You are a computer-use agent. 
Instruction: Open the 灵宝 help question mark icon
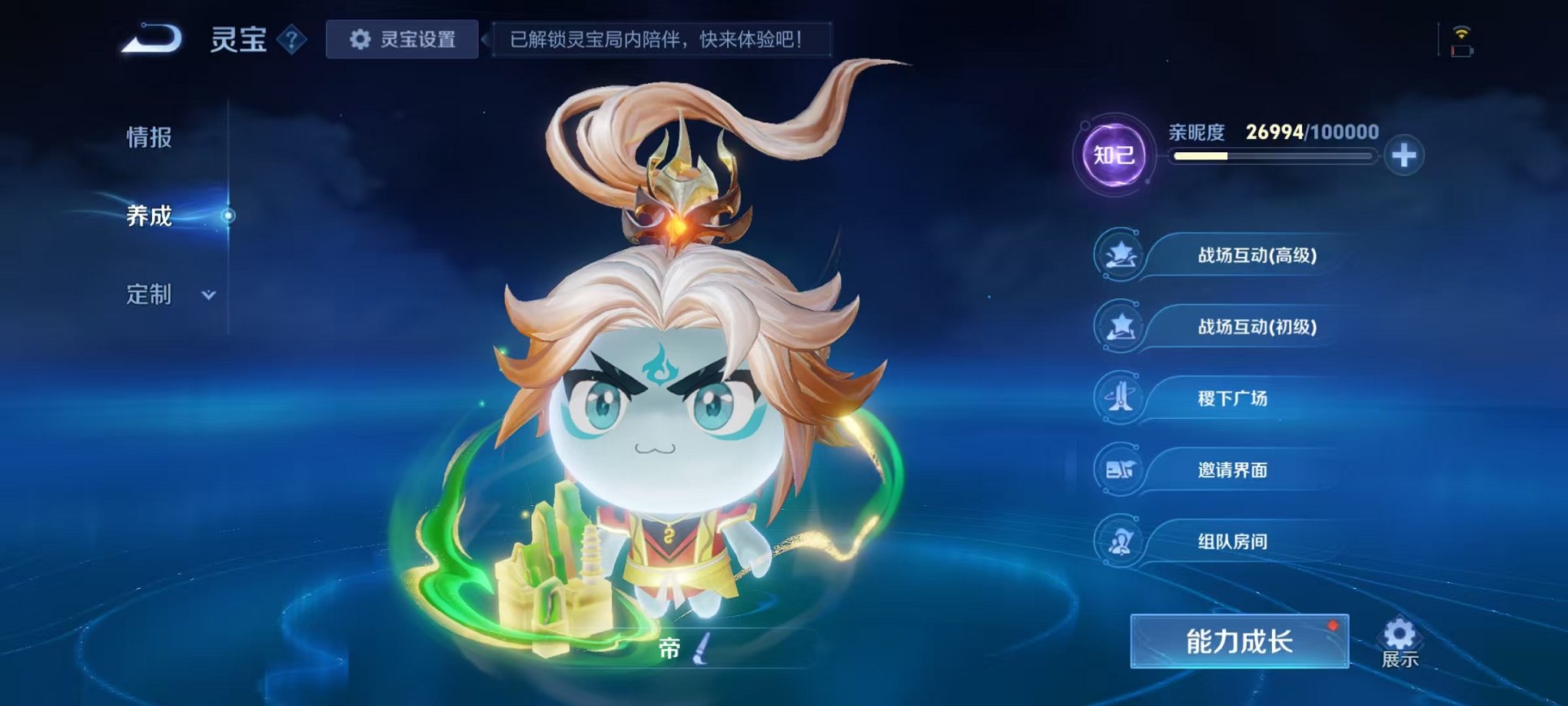[290, 37]
